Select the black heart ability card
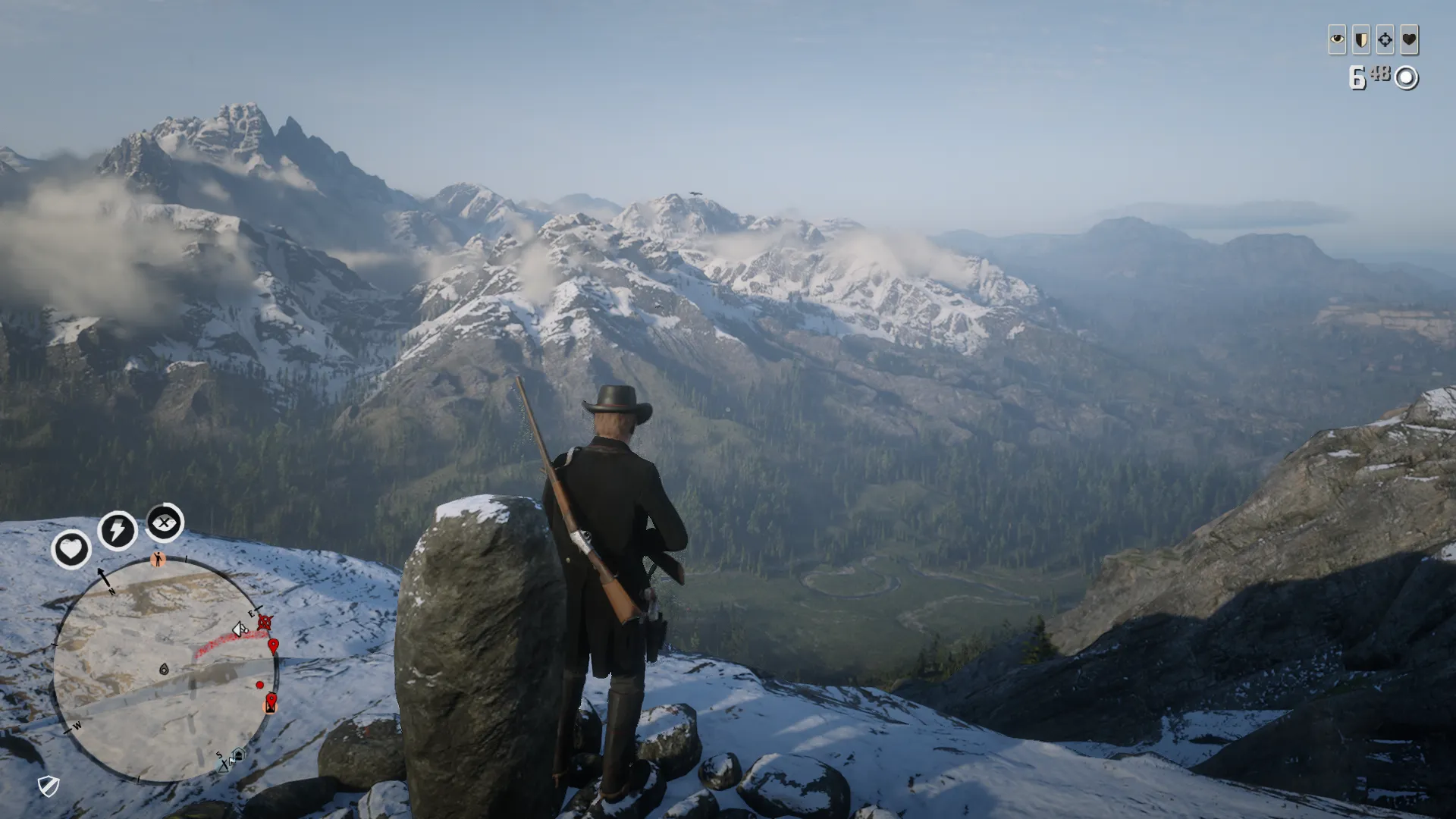The height and width of the screenshot is (819, 1456). 1409,39
